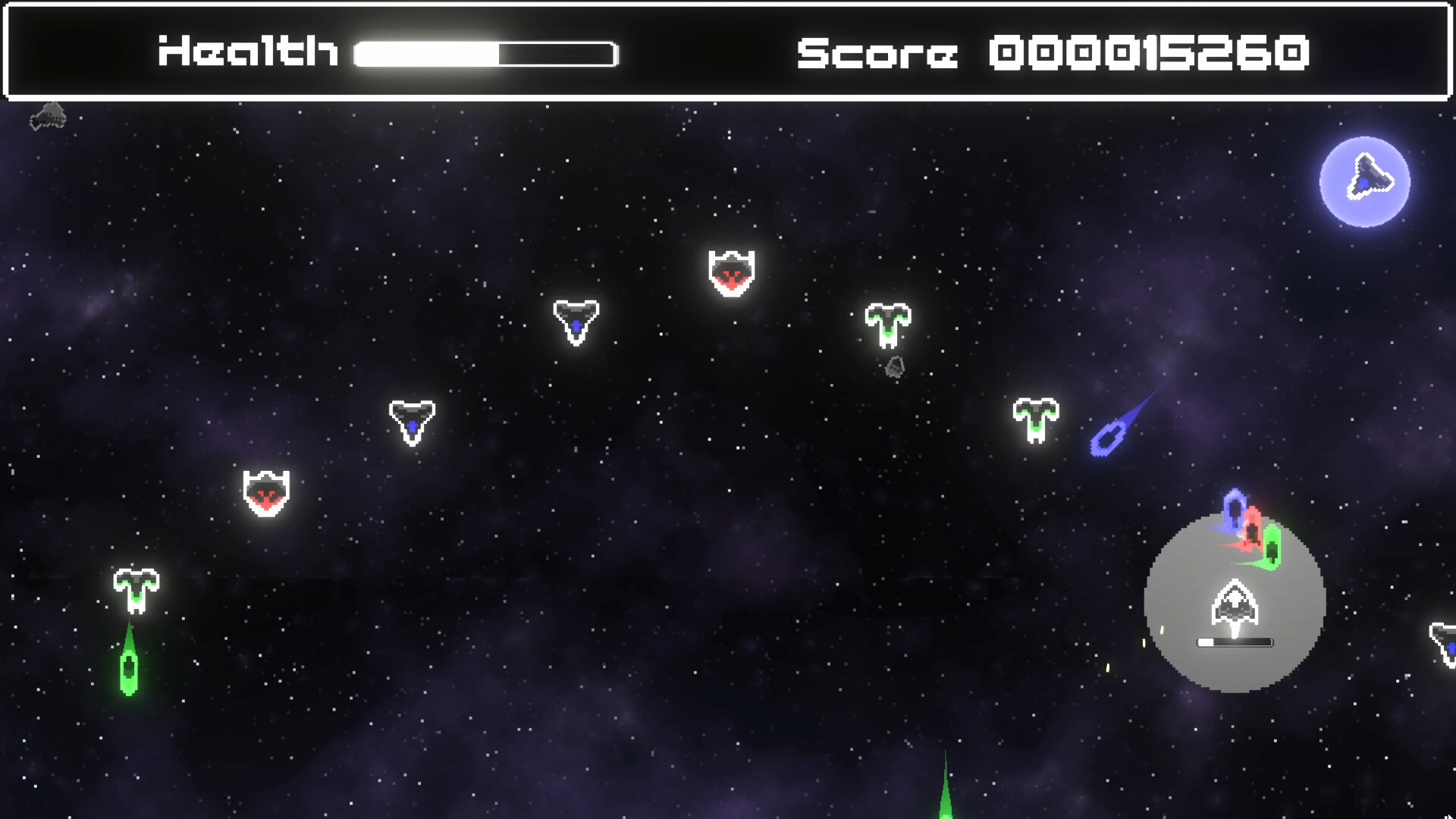Select the small asteroid drifting below the center enemy
Image resolution: width=1456 pixels, height=819 pixels.
[x=895, y=367]
